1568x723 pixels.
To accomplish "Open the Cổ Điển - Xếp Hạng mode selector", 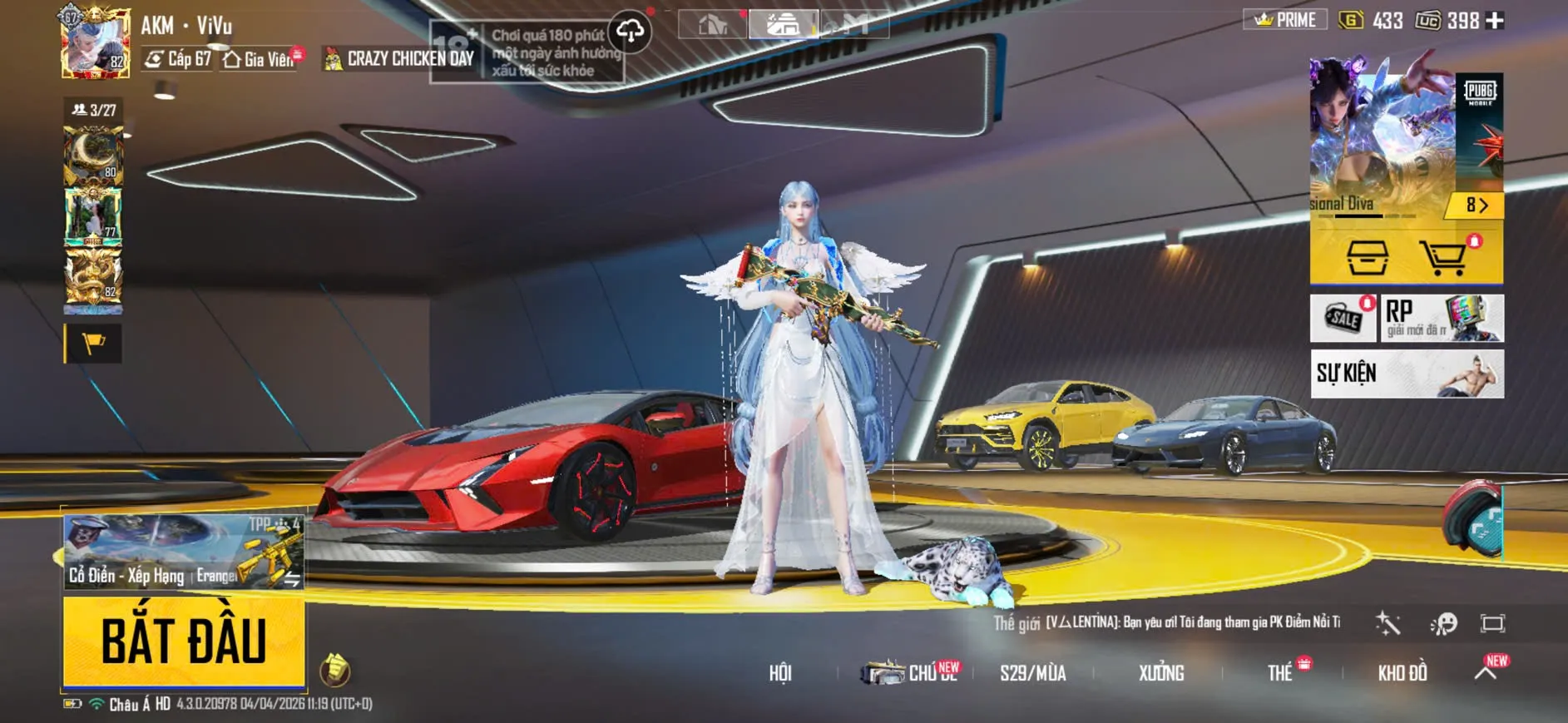I will pyautogui.click(x=184, y=552).
